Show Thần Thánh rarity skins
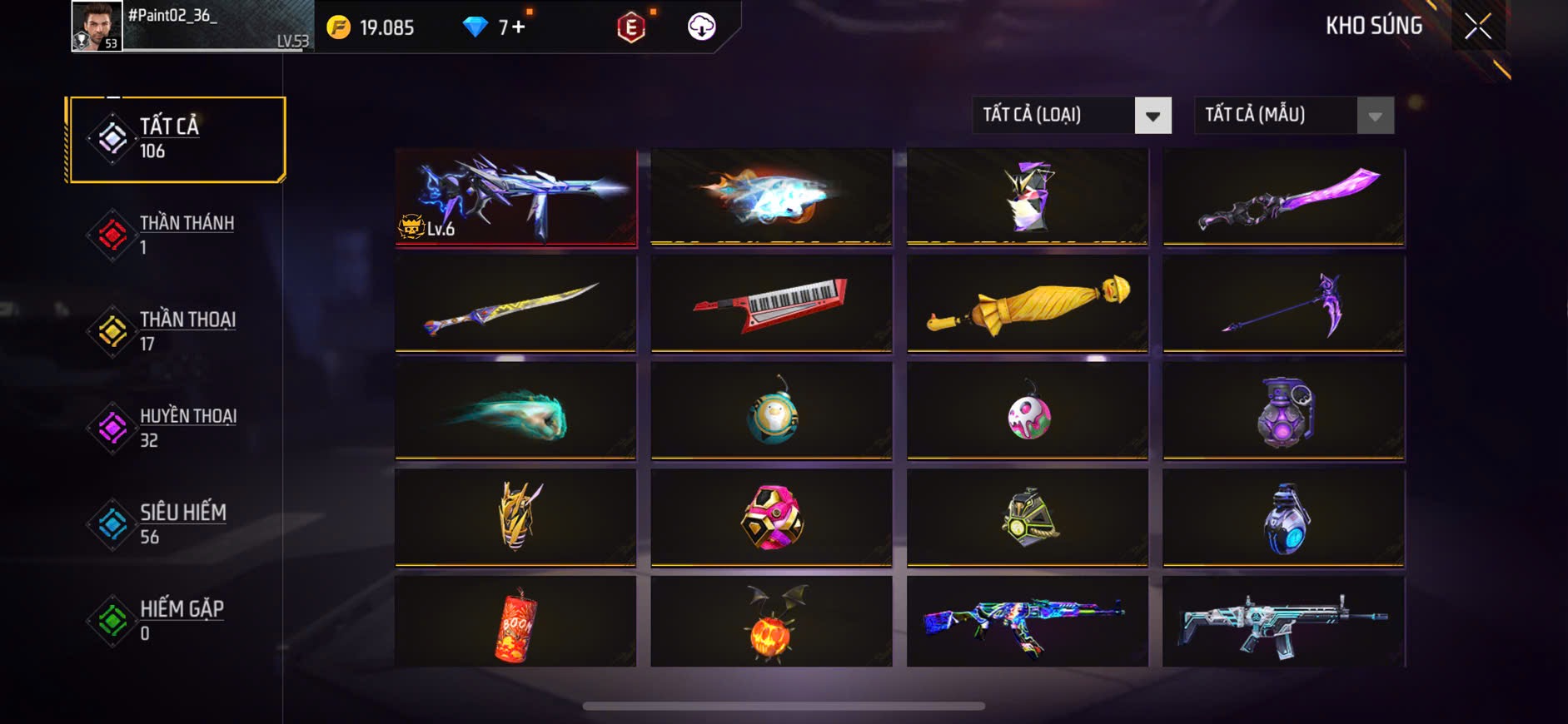The width and height of the screenshot is (1568, 724). pyautogui.click(x=175, y=235)
